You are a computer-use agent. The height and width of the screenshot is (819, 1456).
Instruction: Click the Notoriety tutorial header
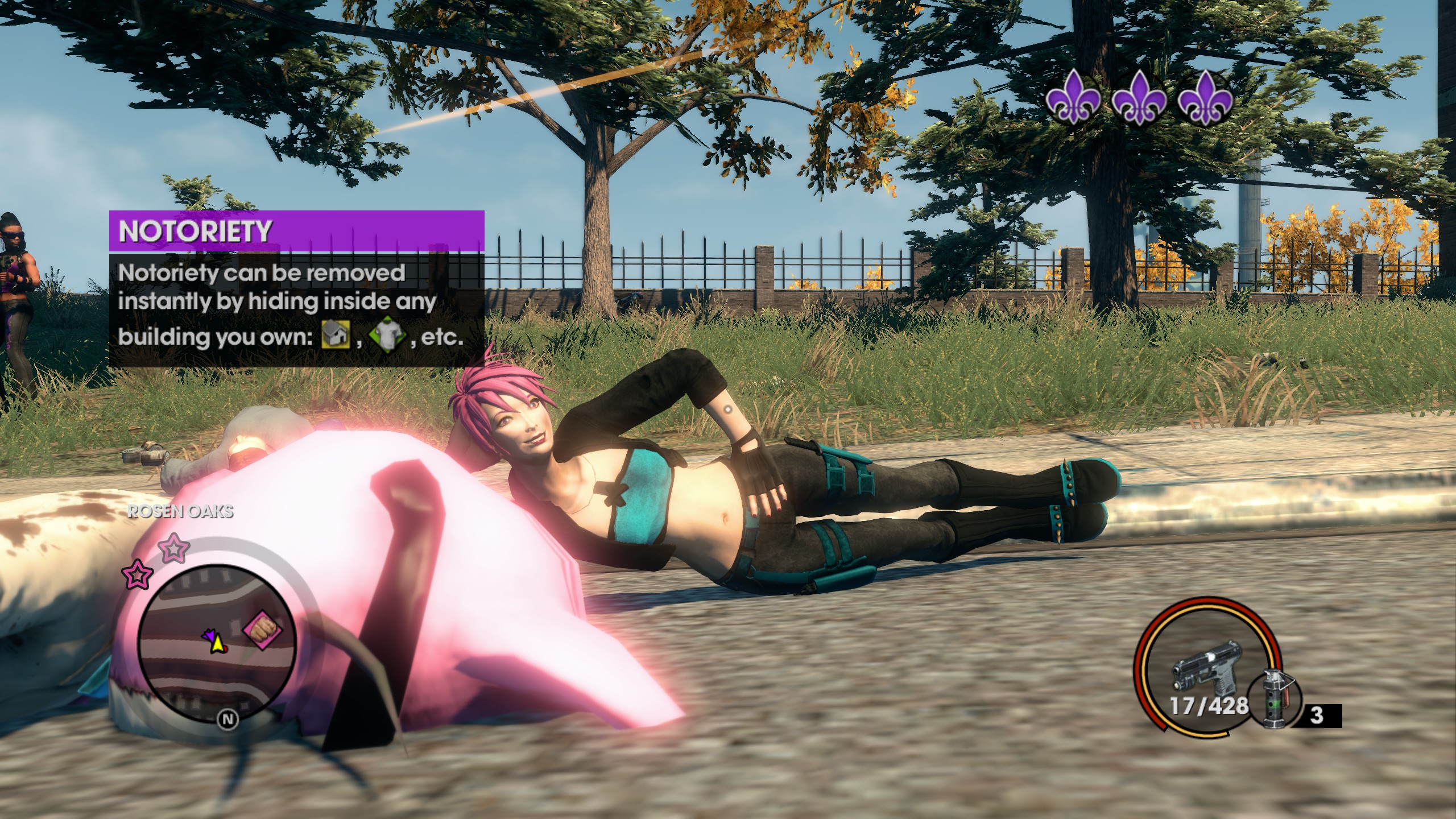[296, 231]
